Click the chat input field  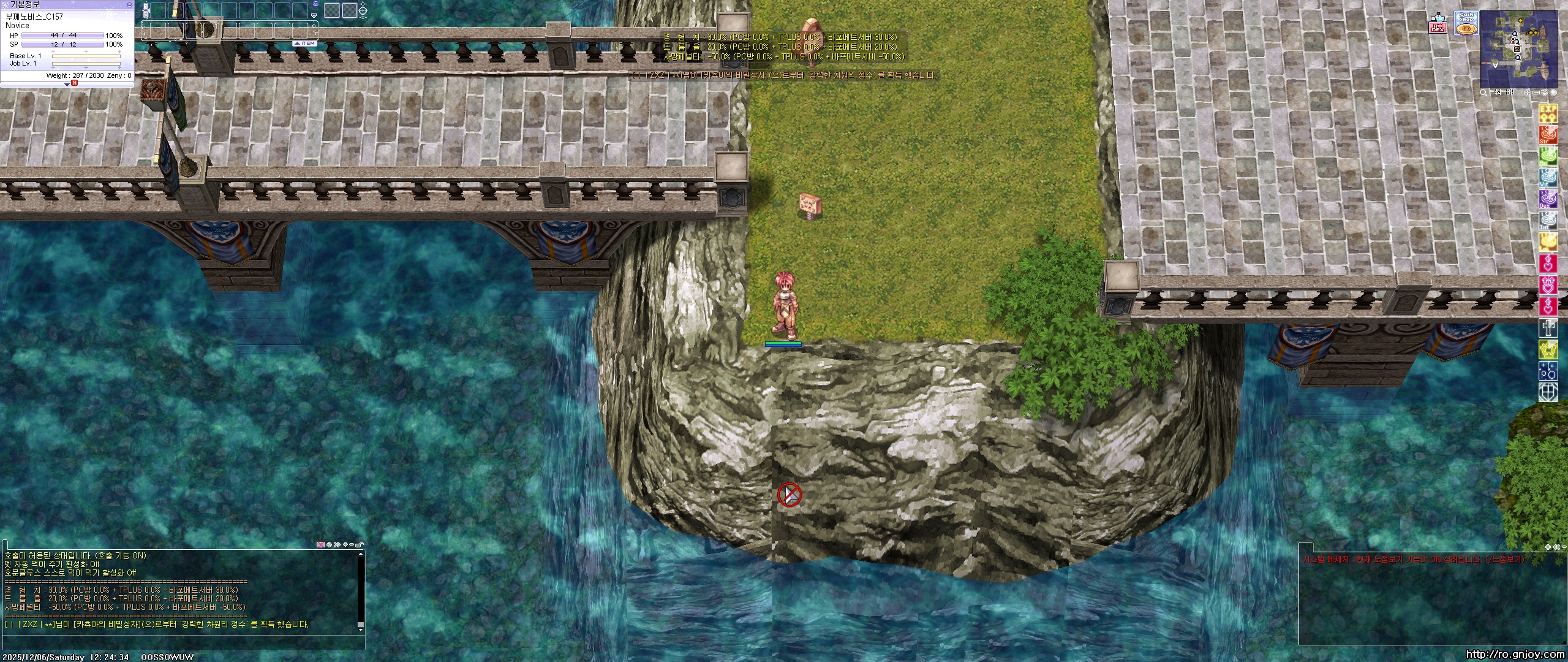(x=184, y=642)
